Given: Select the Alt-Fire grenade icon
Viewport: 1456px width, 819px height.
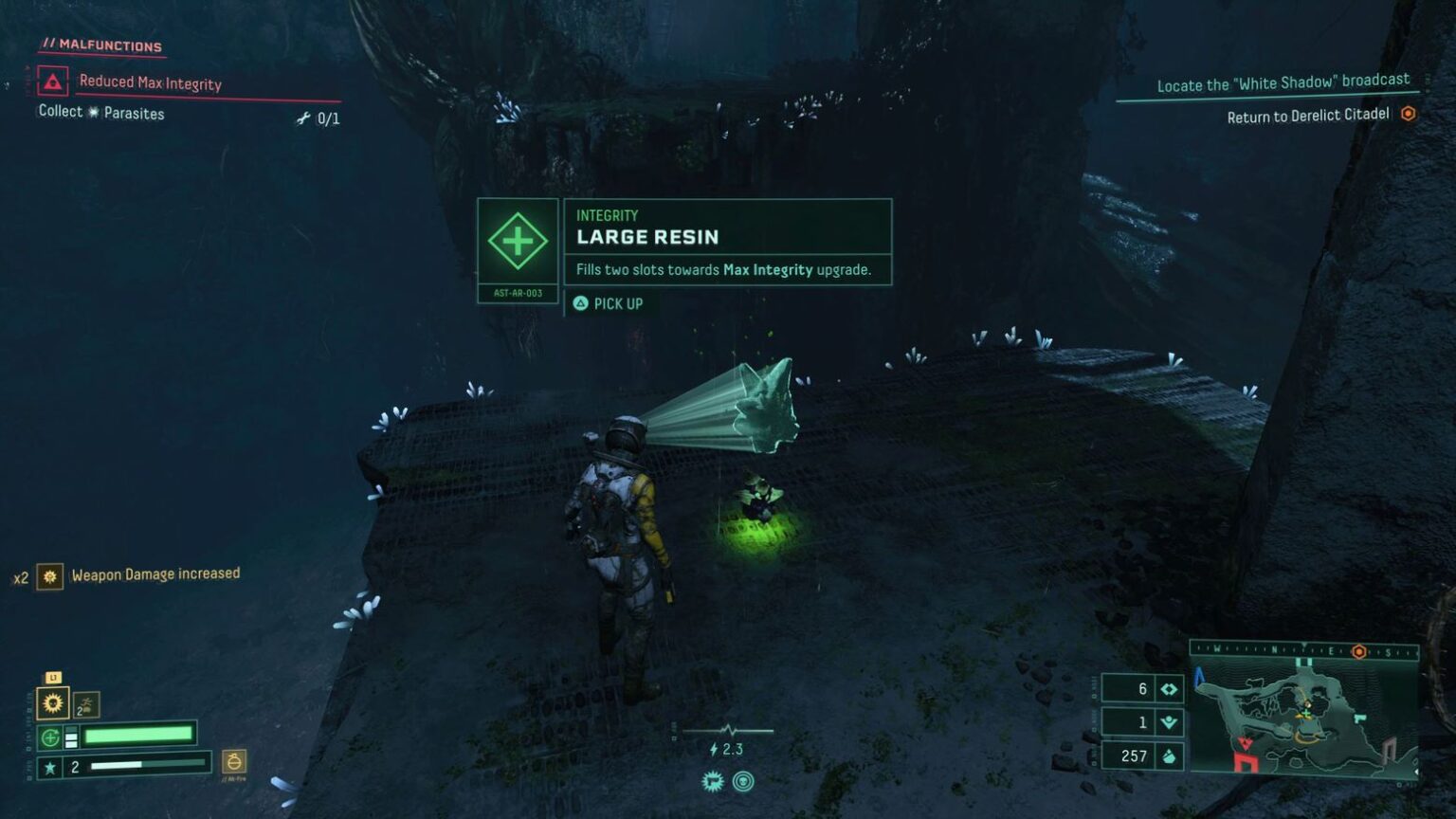Looking at the screenshot, I should tap(234, 763).
